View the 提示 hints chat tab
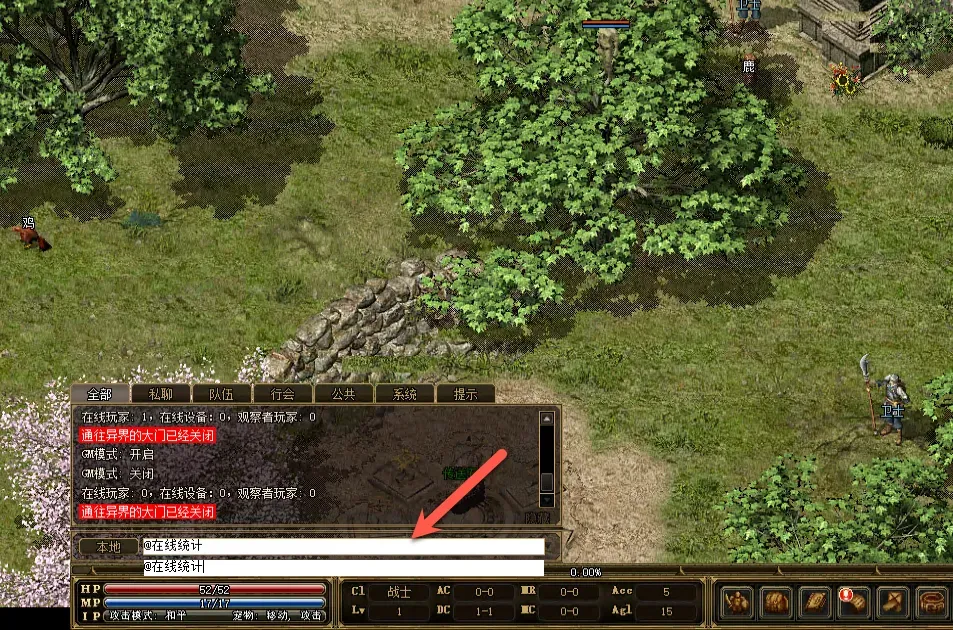Screen dimensions: 953x630 465,394
